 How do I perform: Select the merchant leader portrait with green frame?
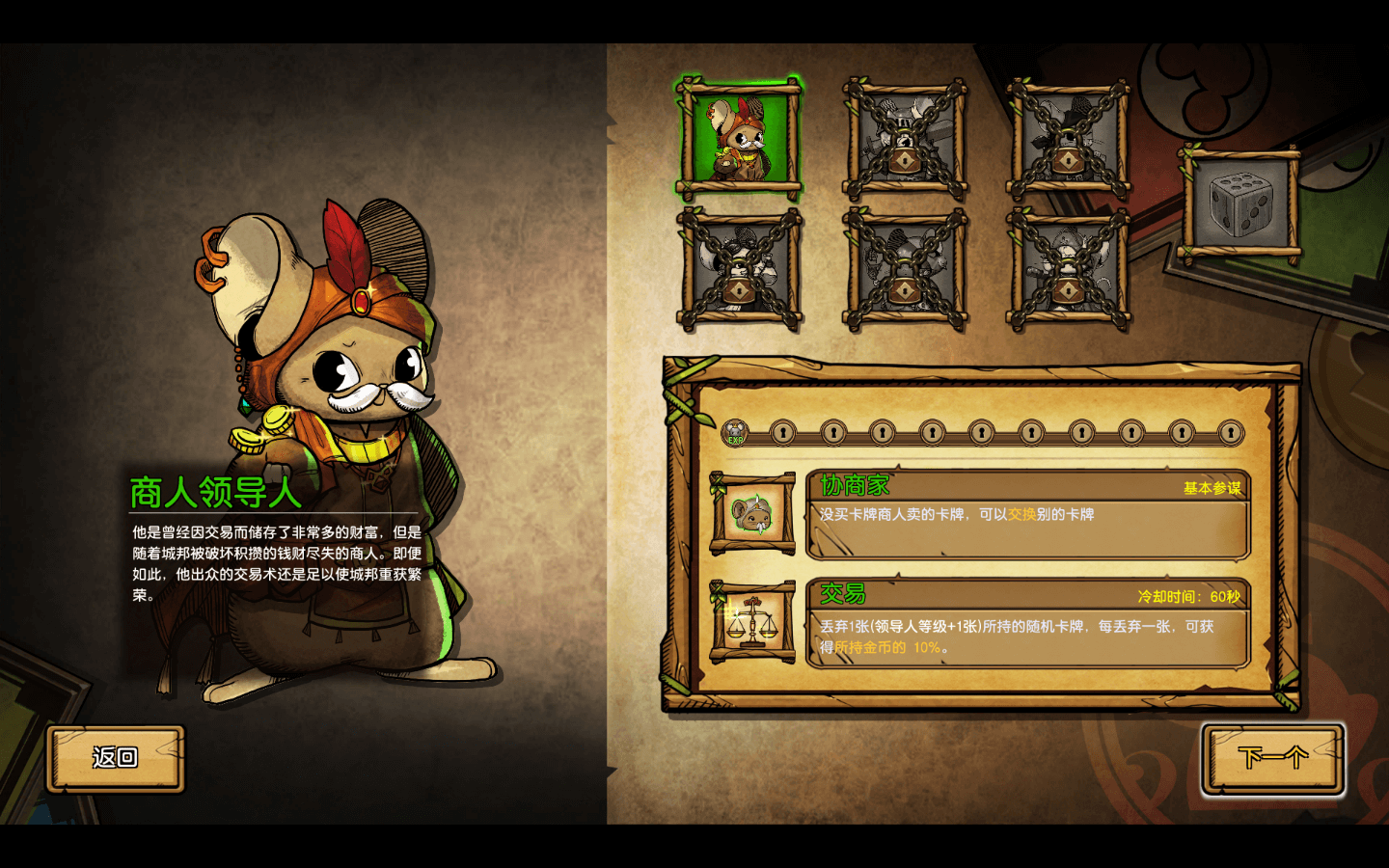tap(740, 138)
